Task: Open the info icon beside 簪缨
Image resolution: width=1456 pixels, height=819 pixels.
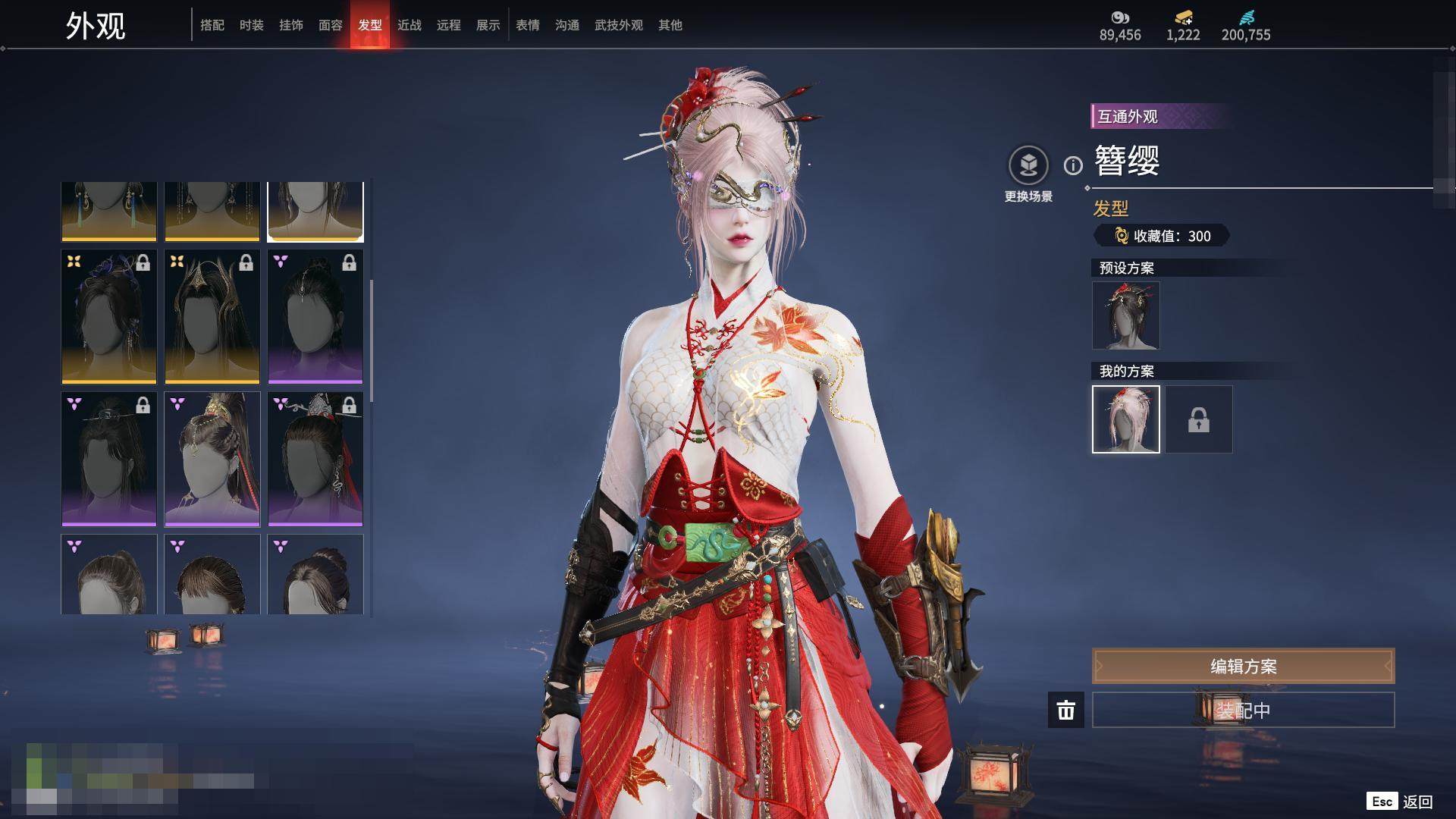Action: point(1073,165)
